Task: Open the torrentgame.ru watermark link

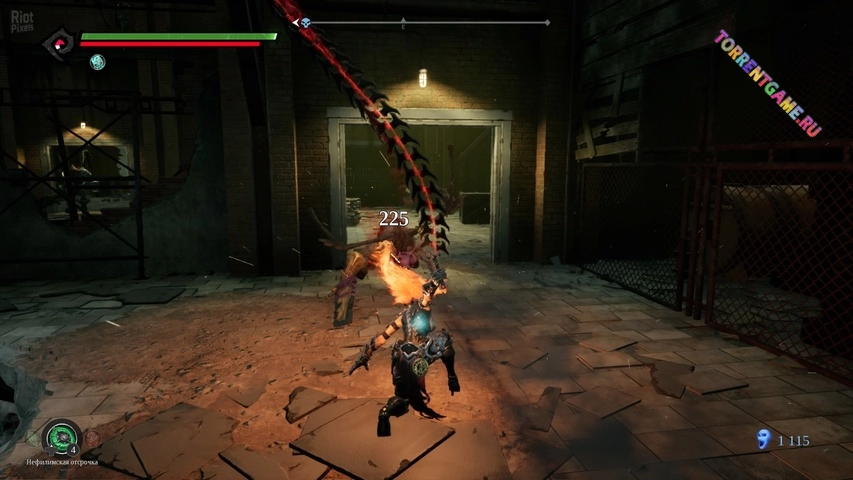Action: click(768, 83)
